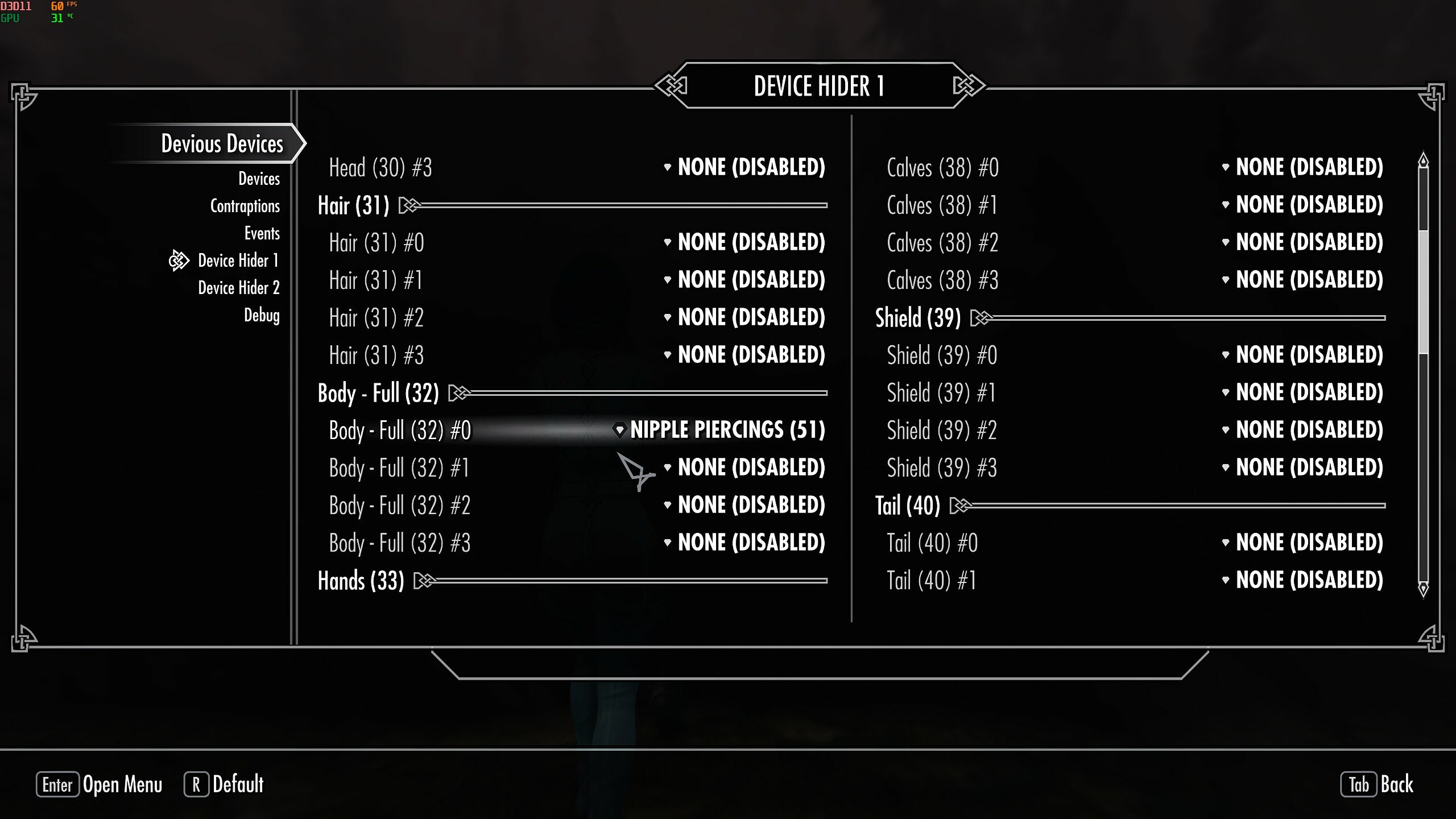Open the Events page
The image size is (1456, 819).
262,233
